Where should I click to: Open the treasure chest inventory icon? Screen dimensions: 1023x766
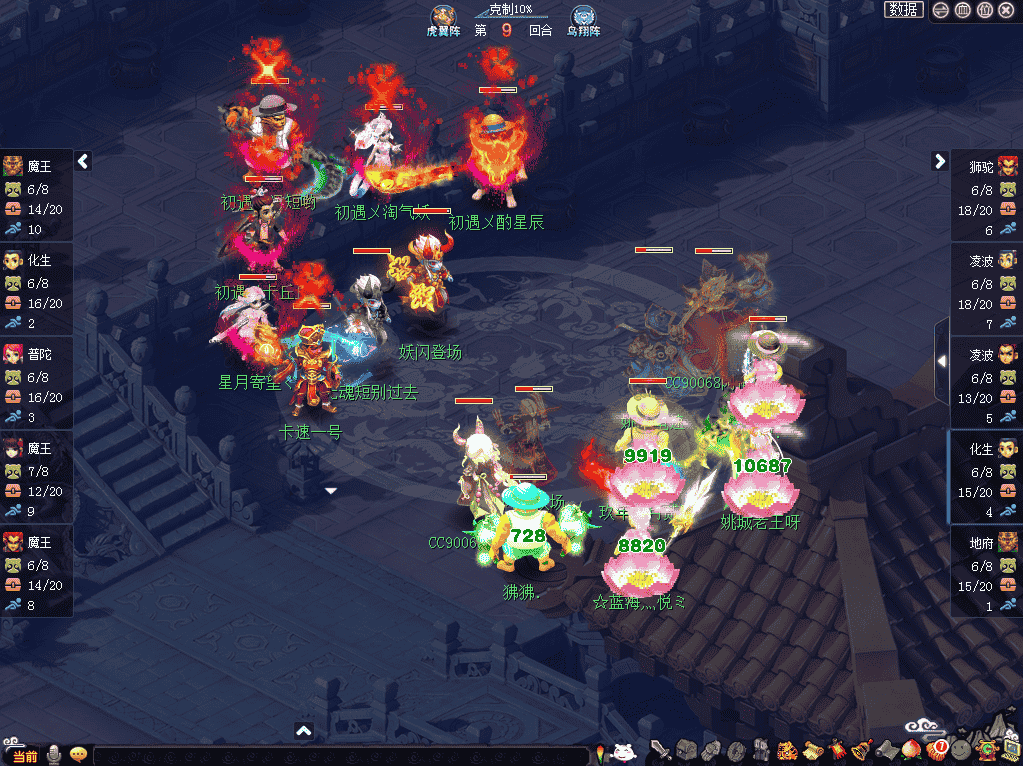tap(684, 751)
